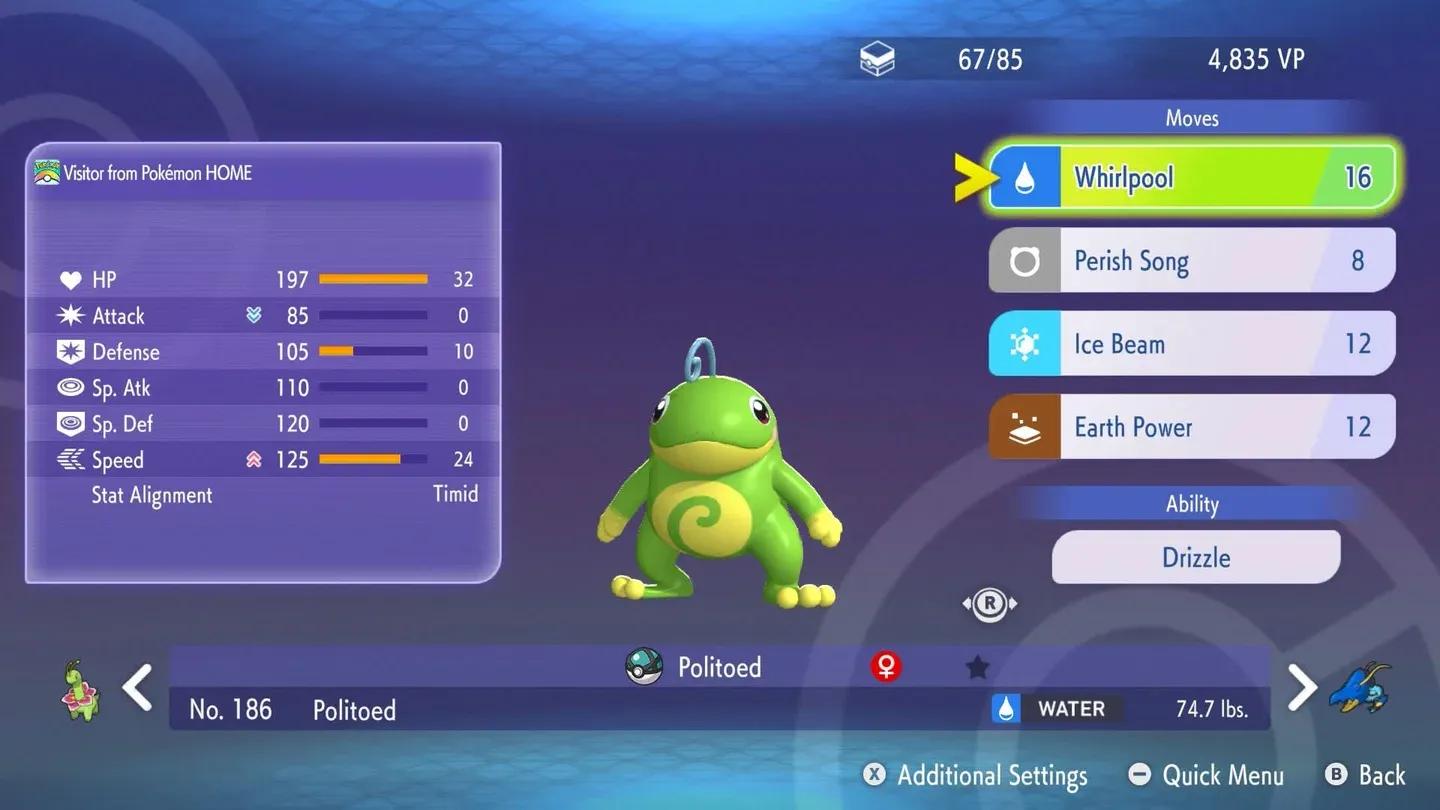
Task: Select the HP stat row
Action: 264,280
